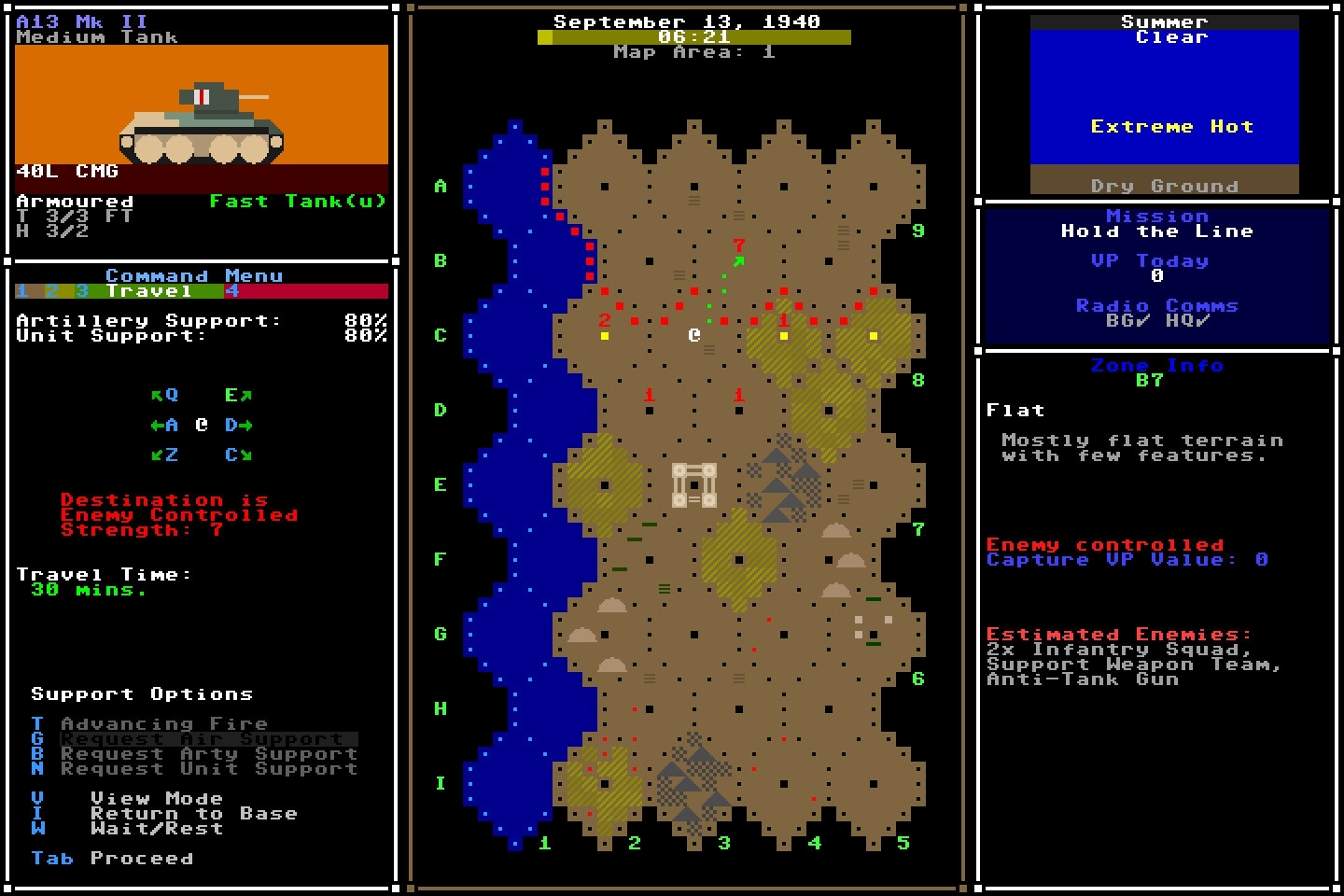The width and height of the screenshot is (1344, 896).
Task: Select Return to Base
Action: point(194,813)
